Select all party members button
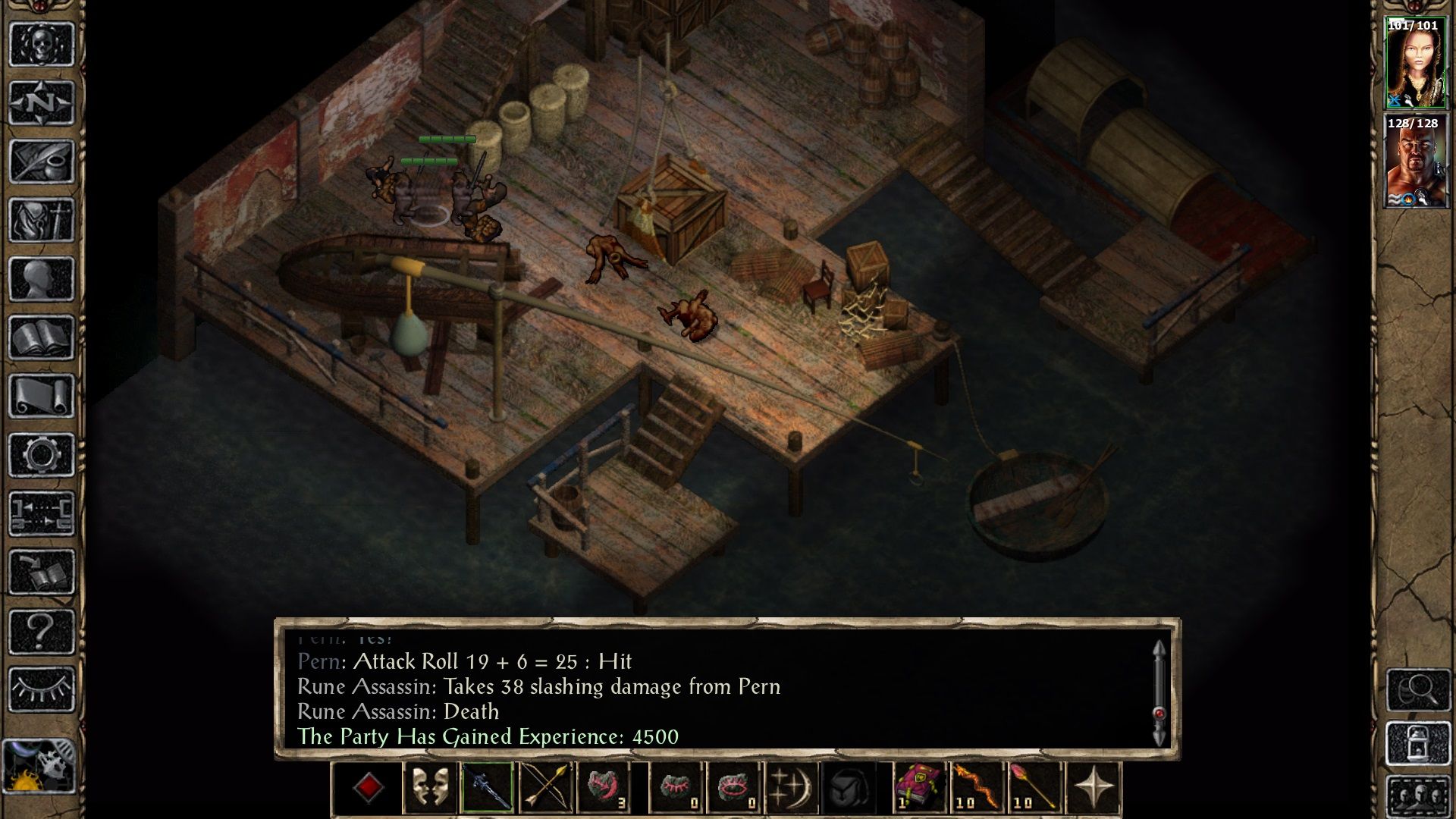Image resolution: width=1456 pixels, height=819 pixels. (1418, 796)
